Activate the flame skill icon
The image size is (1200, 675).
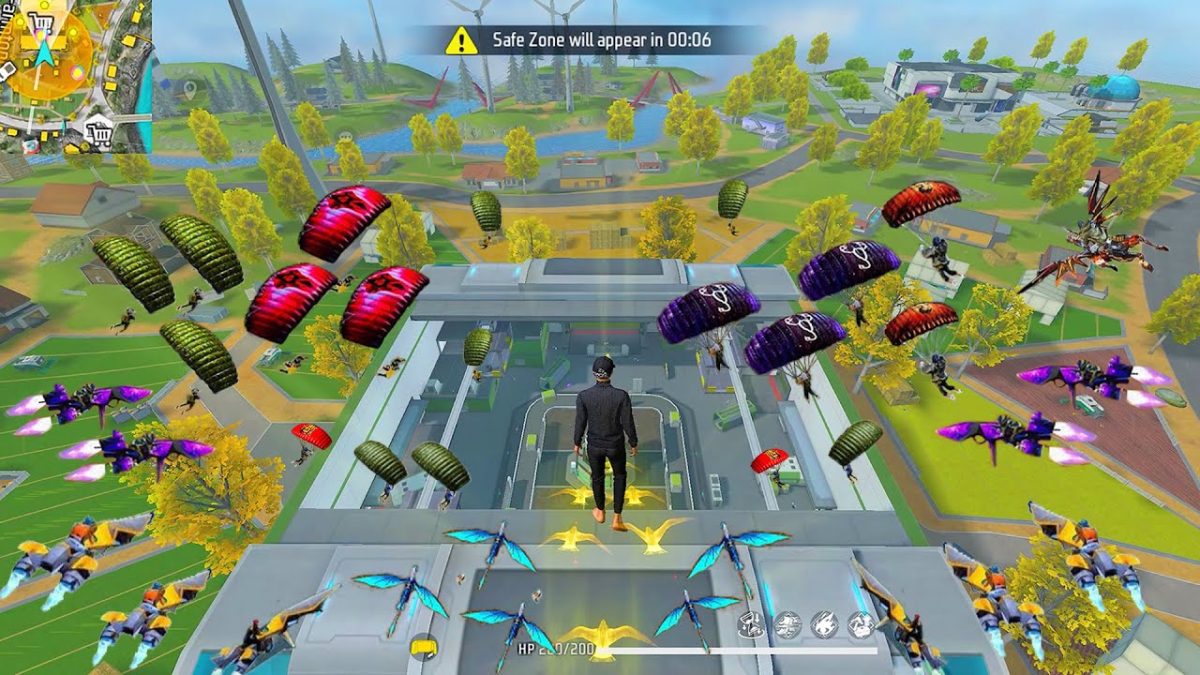click(x=823, y=626)
